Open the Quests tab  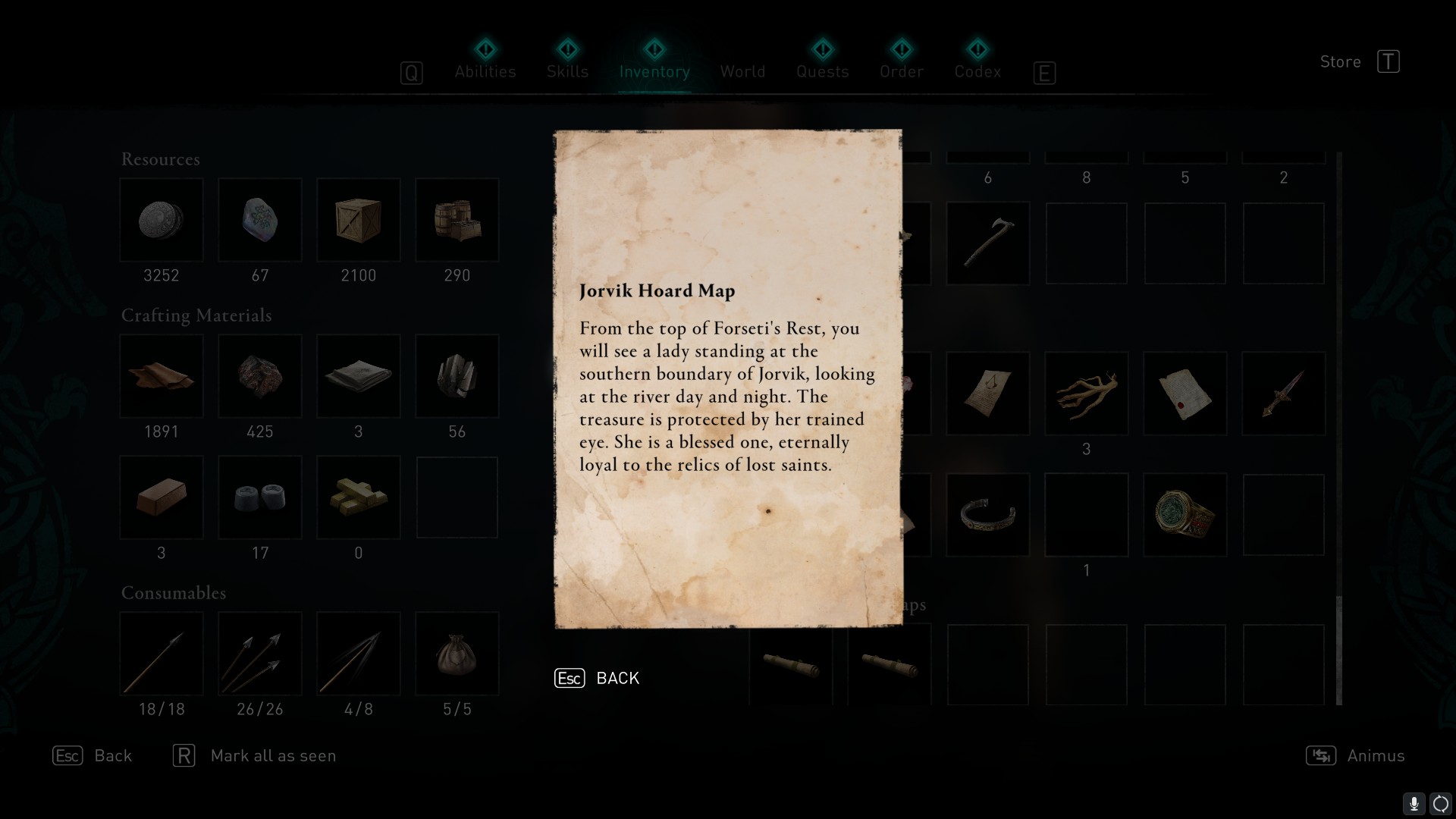pyautogui.click(x=822, y=71)
